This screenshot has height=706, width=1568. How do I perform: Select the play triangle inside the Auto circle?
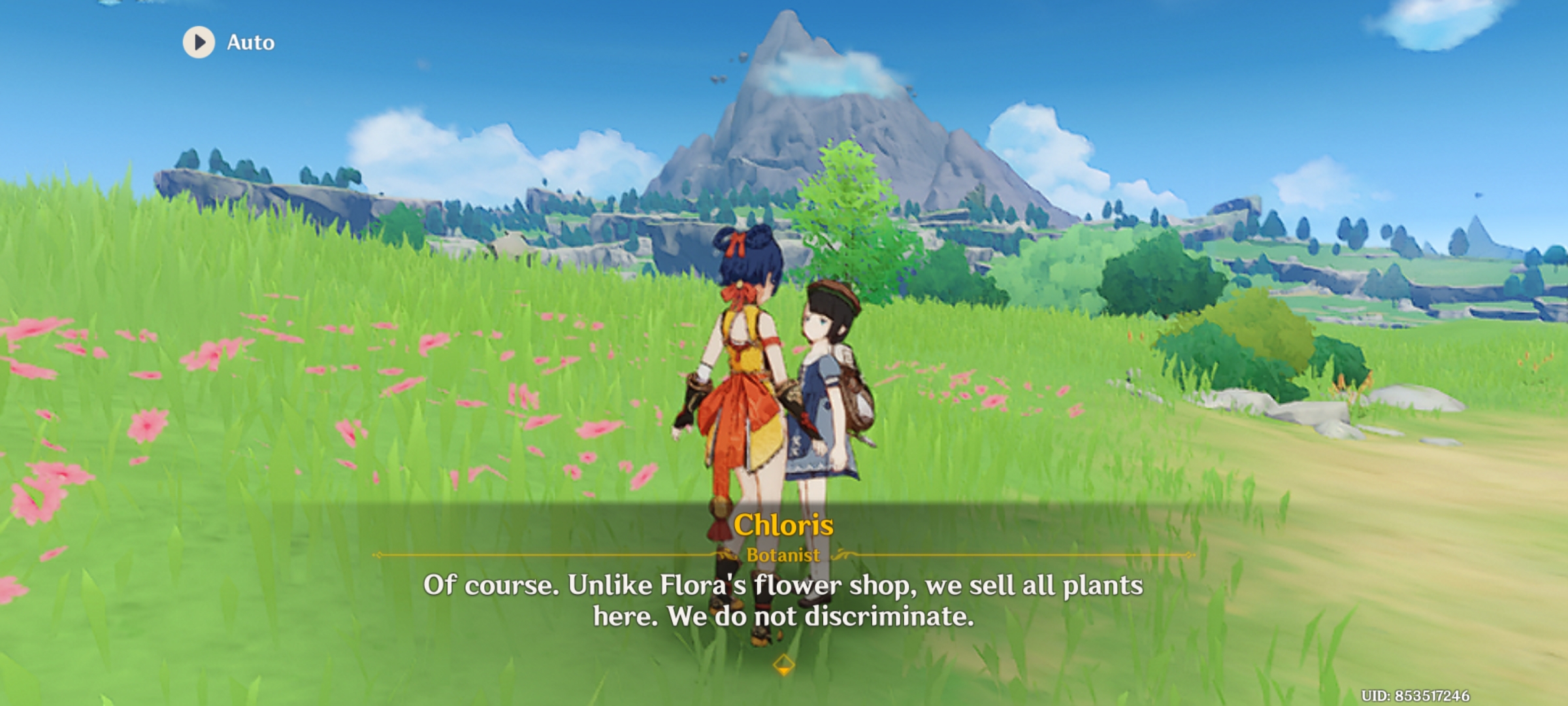[x=199, y=42]
